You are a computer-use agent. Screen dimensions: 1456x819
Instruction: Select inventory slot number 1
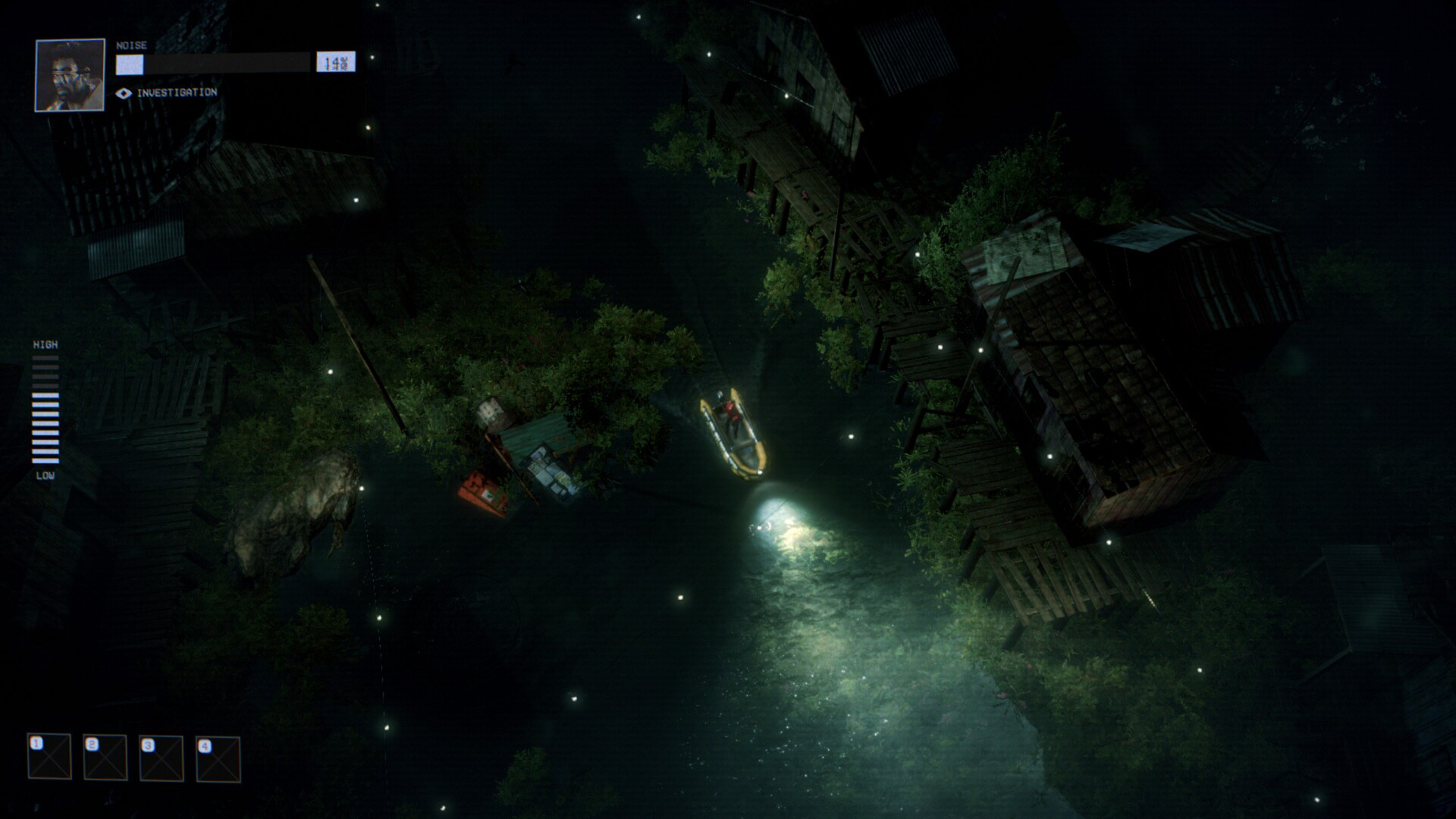(49, 756)
